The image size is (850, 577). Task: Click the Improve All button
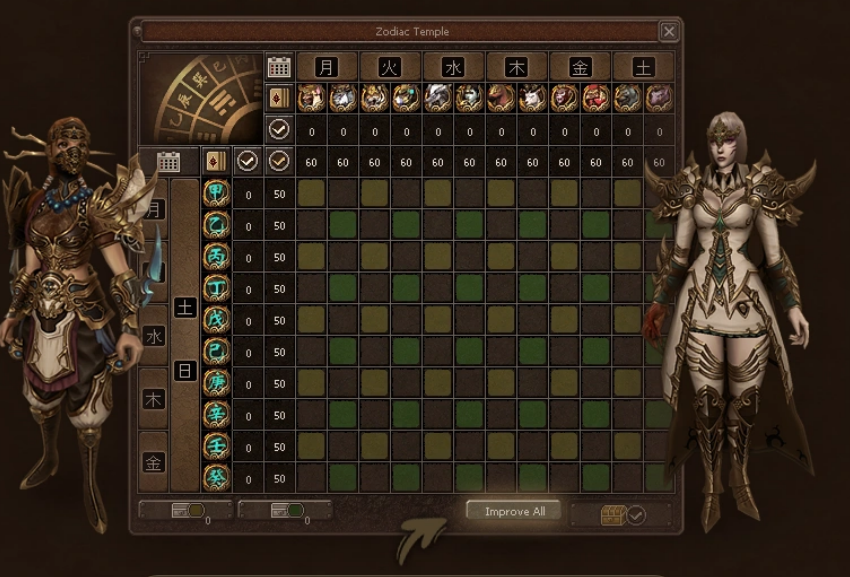click(514, 511)
